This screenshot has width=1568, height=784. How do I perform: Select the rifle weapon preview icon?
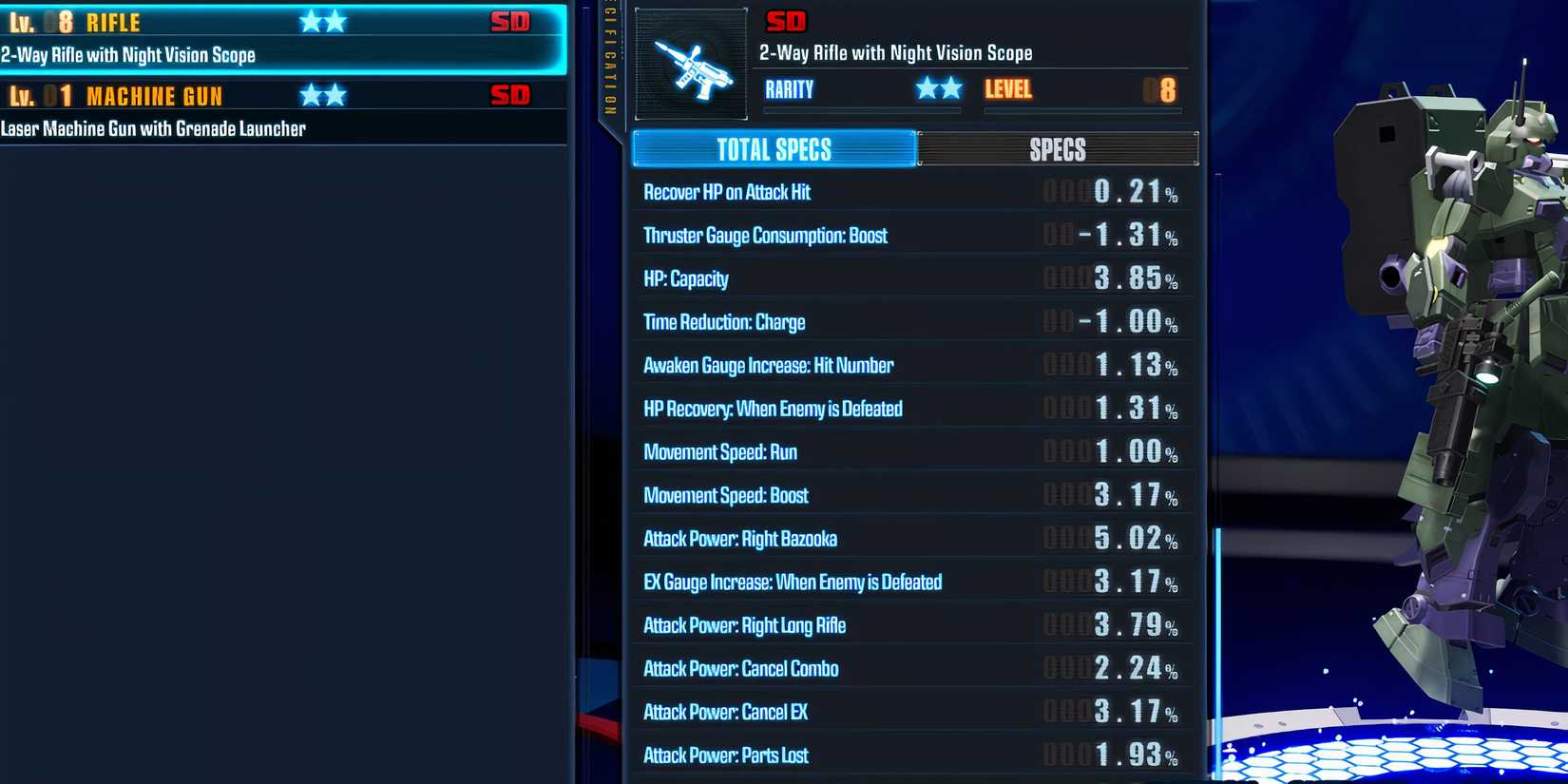[691, 65]
